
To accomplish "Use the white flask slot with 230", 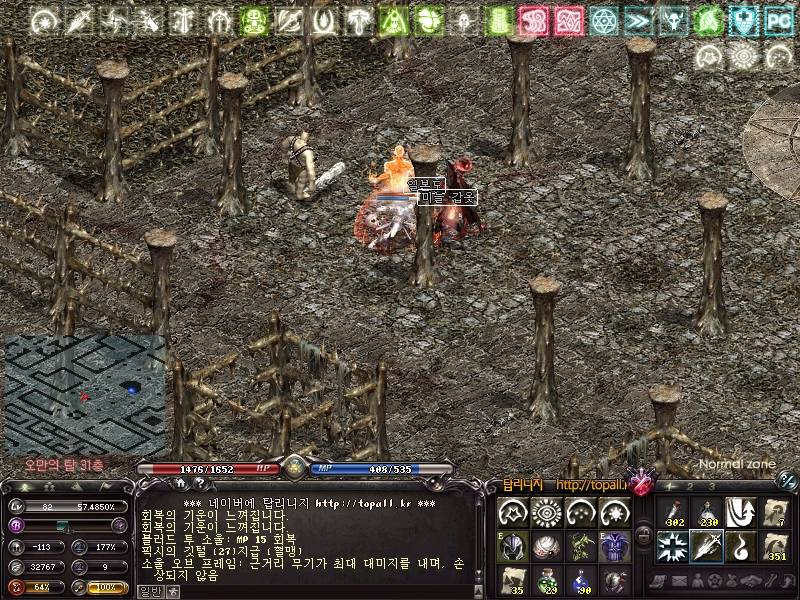I will pos(706,513).
